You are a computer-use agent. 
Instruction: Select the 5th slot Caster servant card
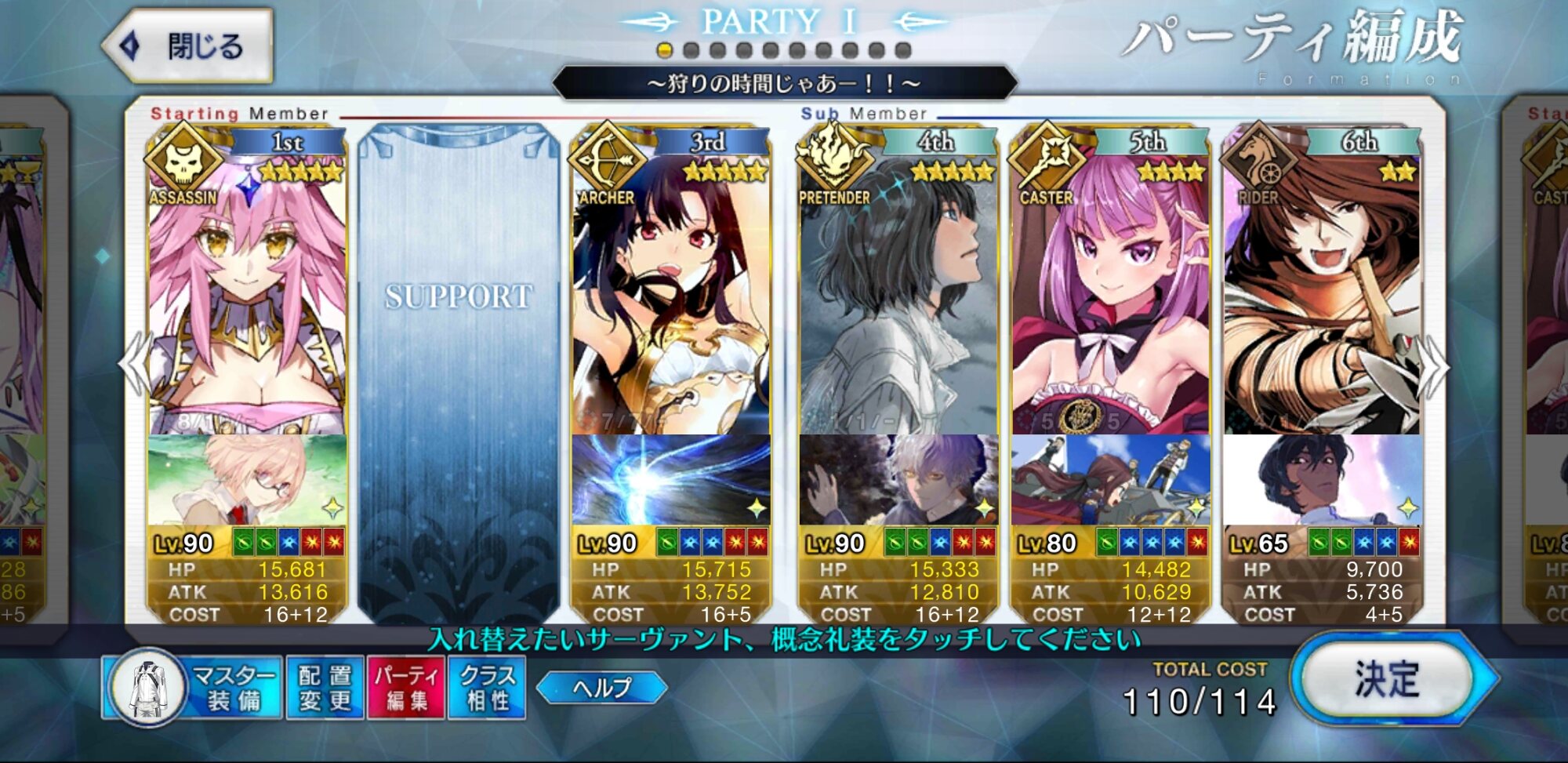tap(1110, 298)
